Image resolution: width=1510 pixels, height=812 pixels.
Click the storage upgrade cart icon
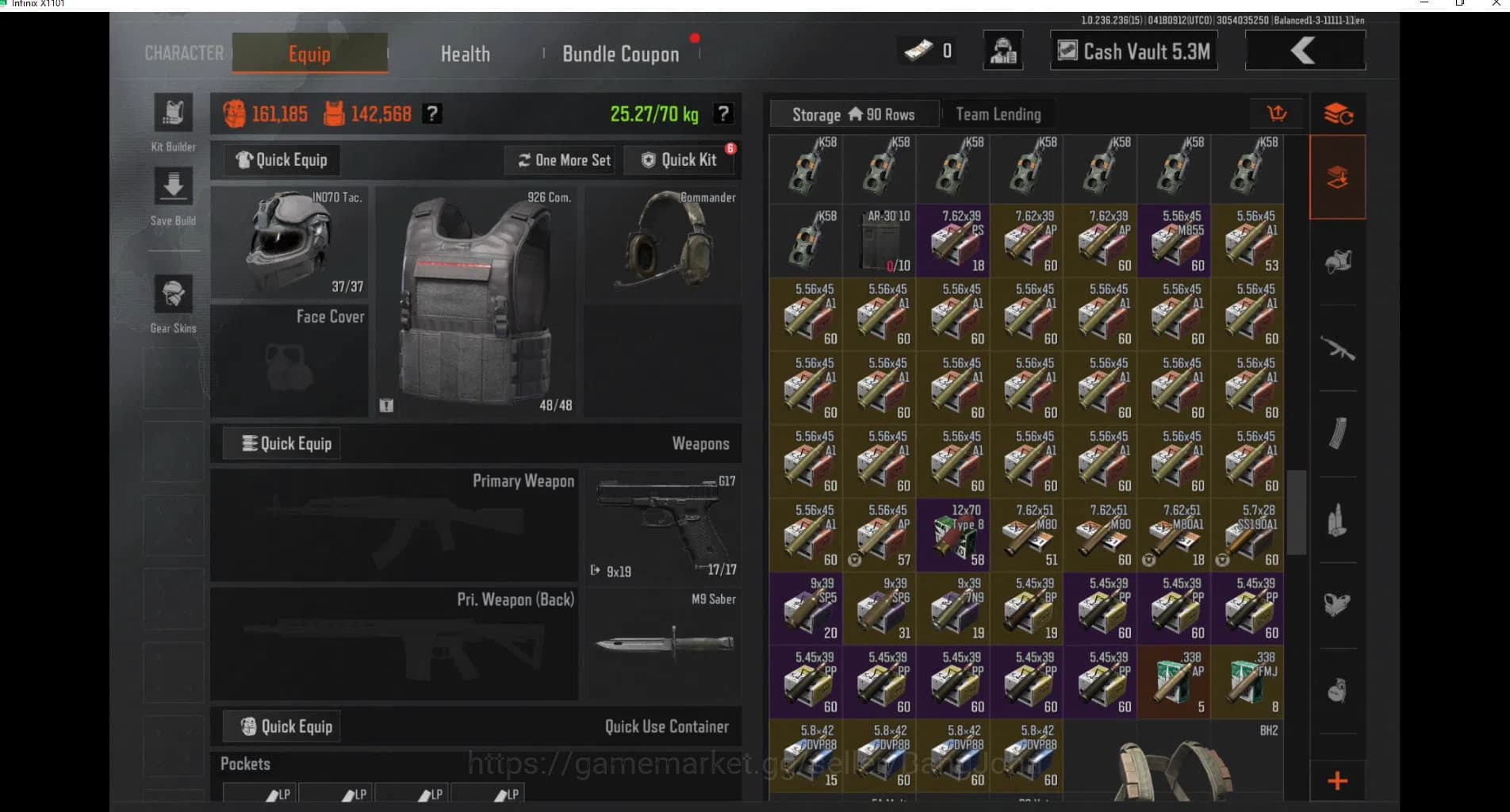pyautogui.click(x=1277, y=113)
